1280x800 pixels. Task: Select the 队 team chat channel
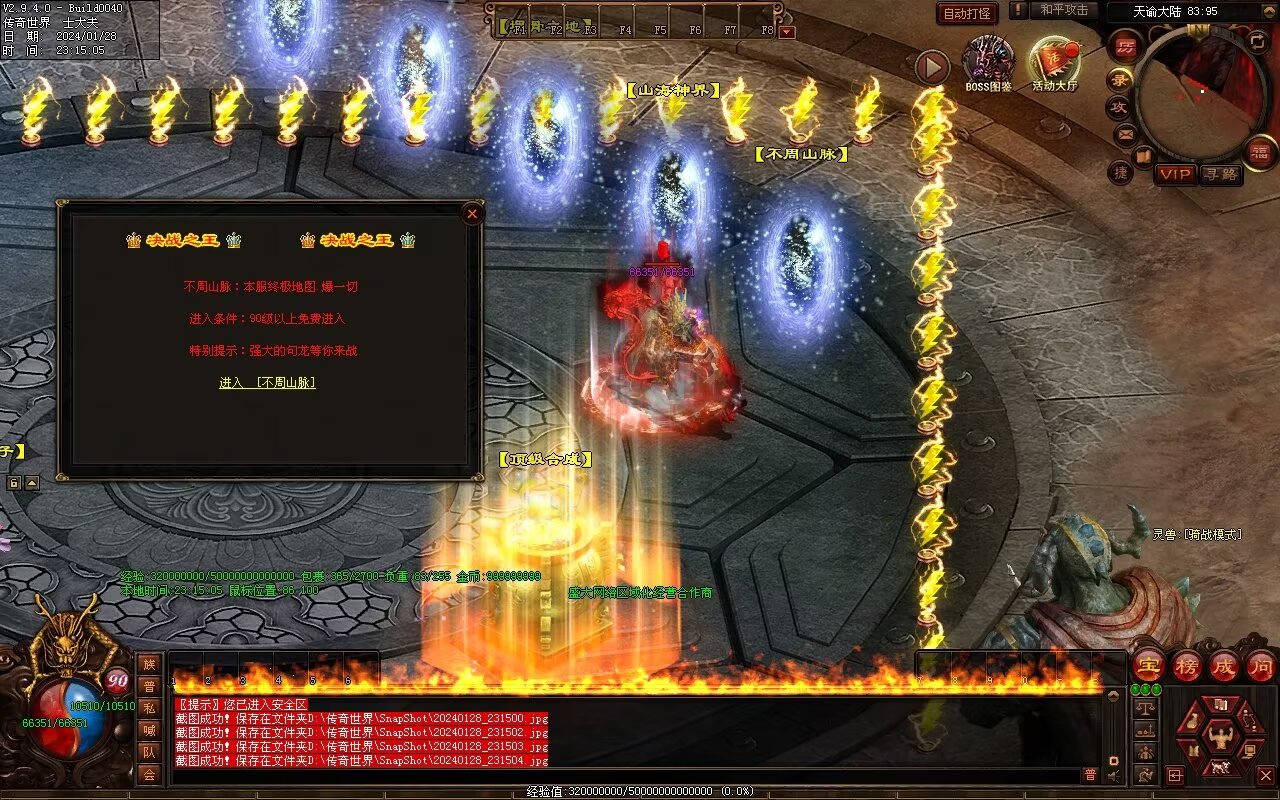pos(149,752)
